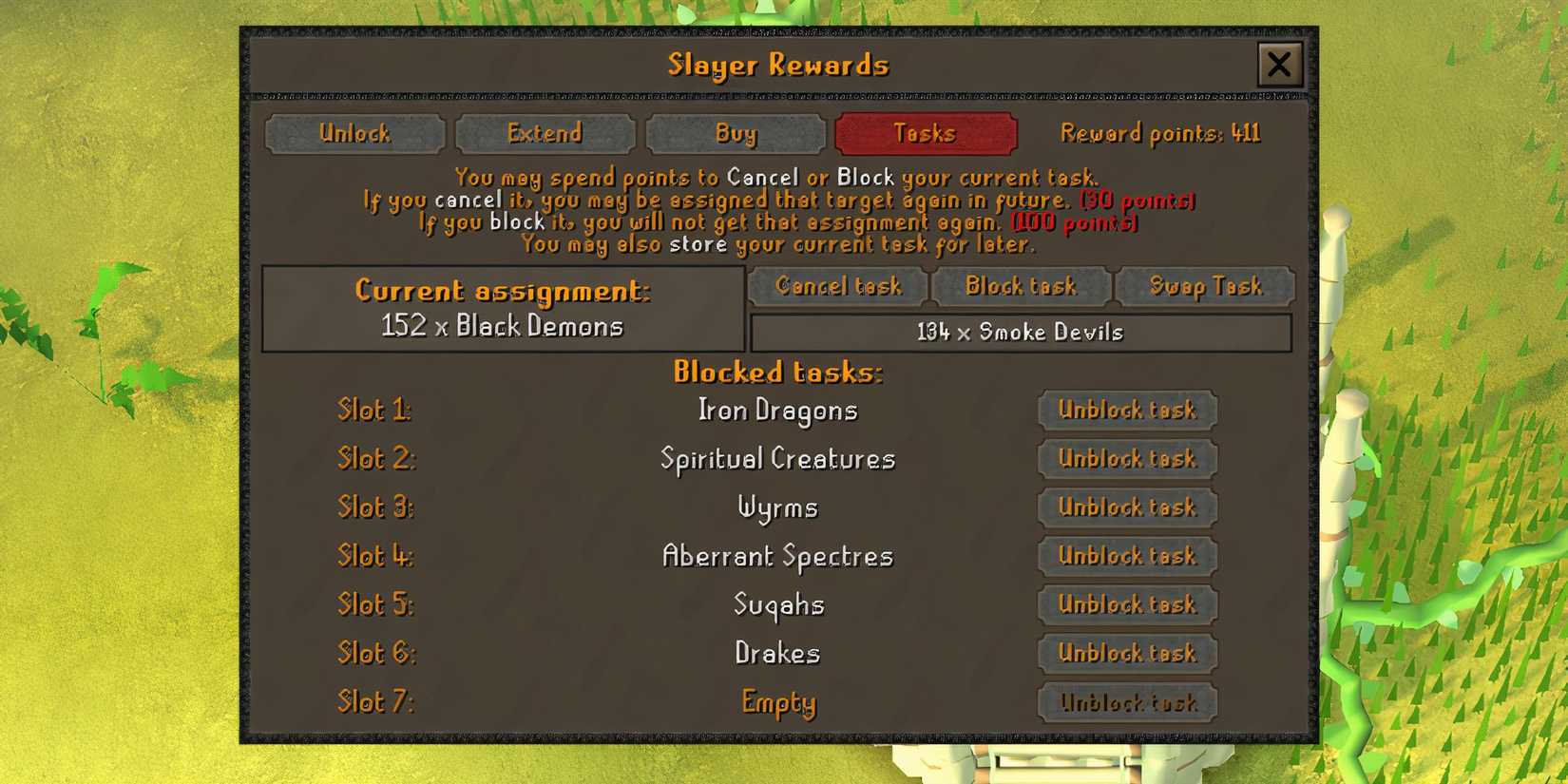The image size is (1568, 784).
Task: Select the Buy tab
Action: (x=735, y=133)
